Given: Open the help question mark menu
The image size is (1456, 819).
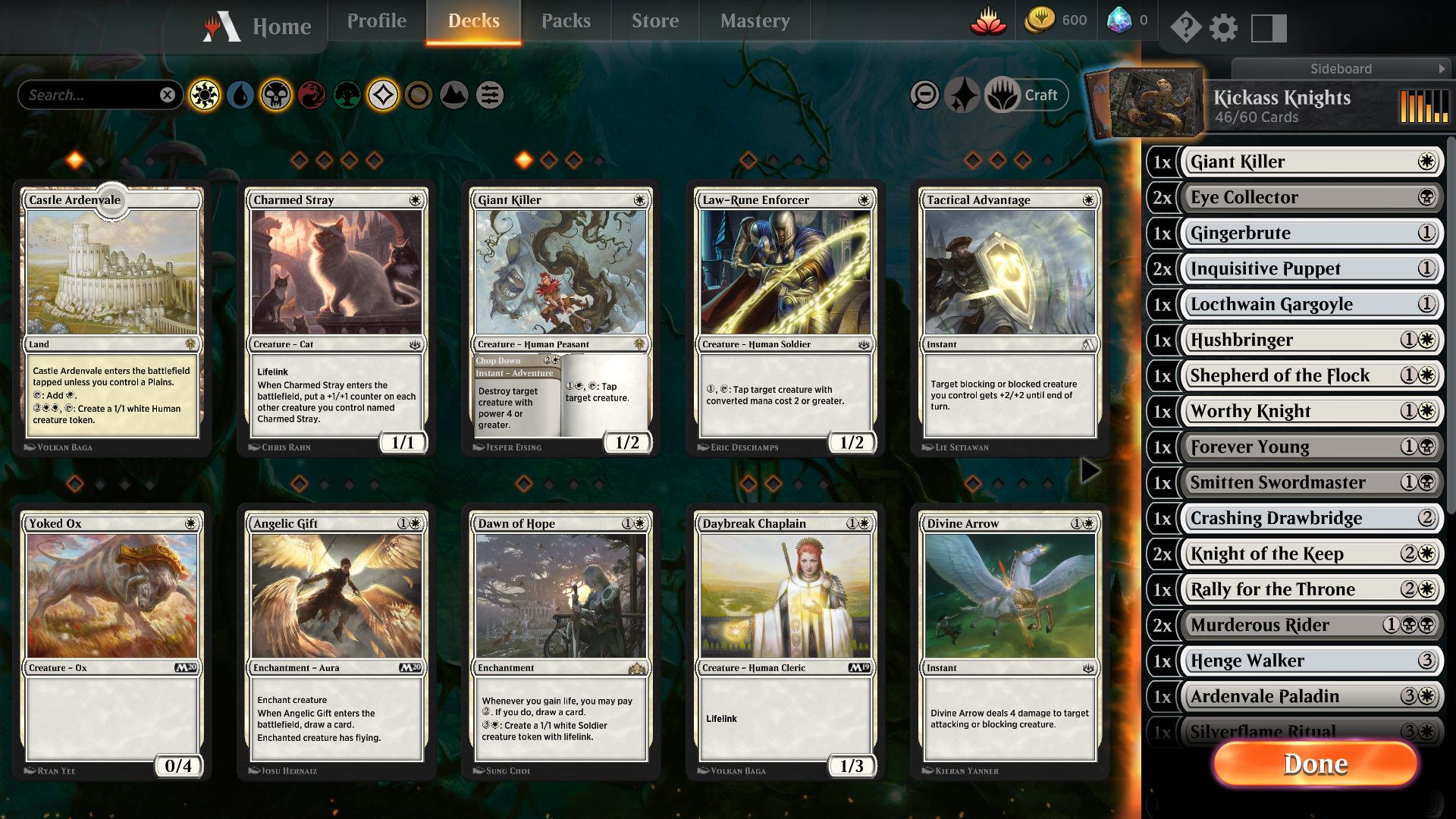Looking at the screenshot, I should 1186,28.
